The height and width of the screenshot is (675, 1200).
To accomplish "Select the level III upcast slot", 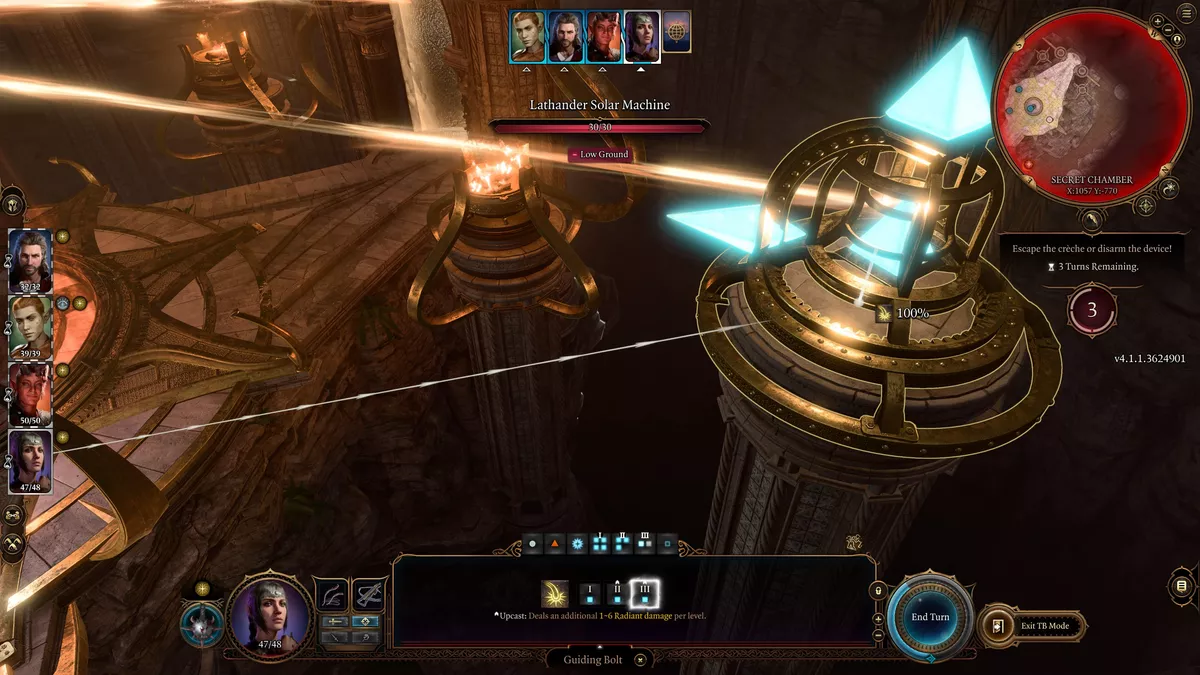I will pos(644,594).
